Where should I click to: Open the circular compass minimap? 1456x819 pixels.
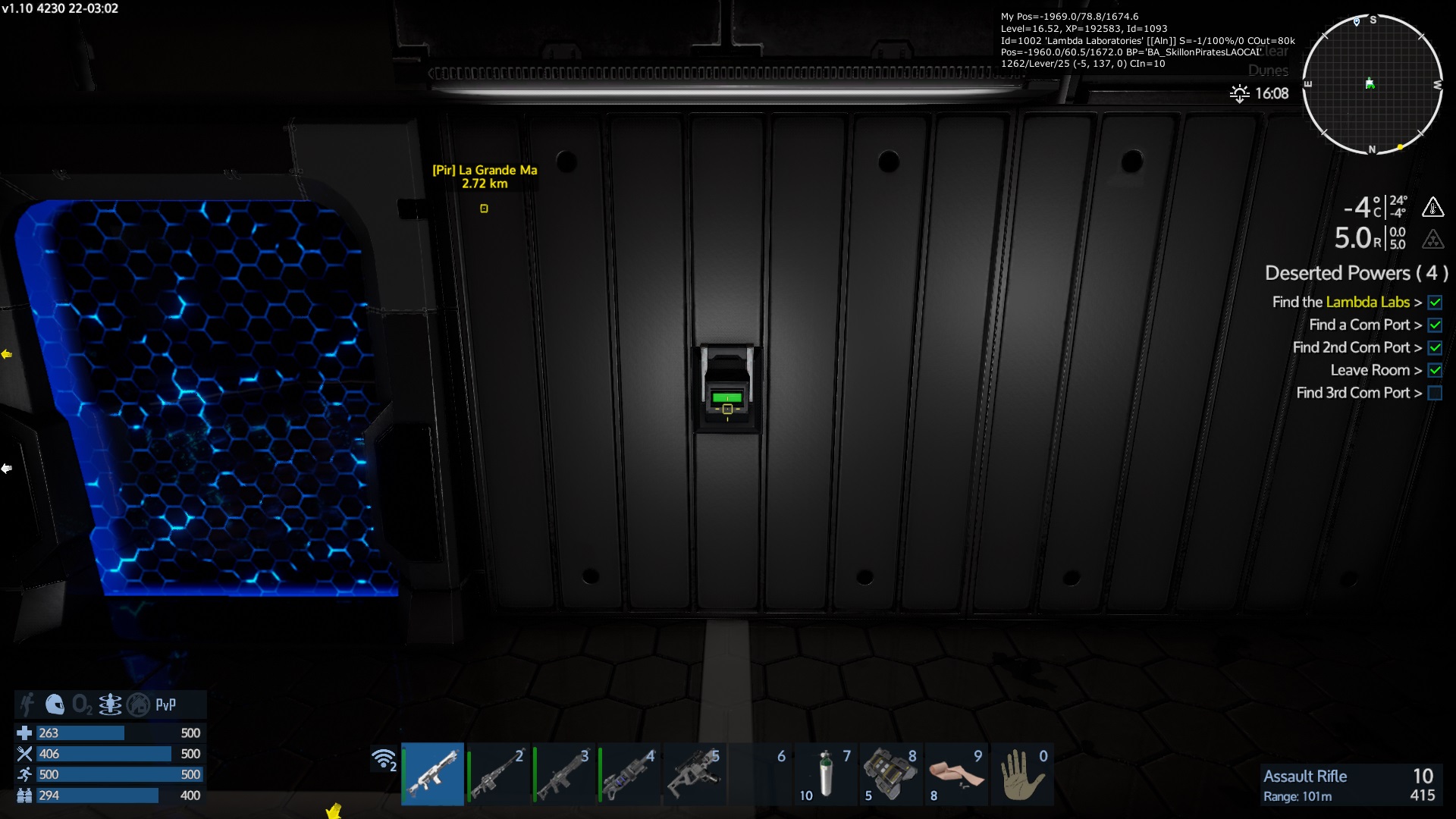click(1372, 84)
